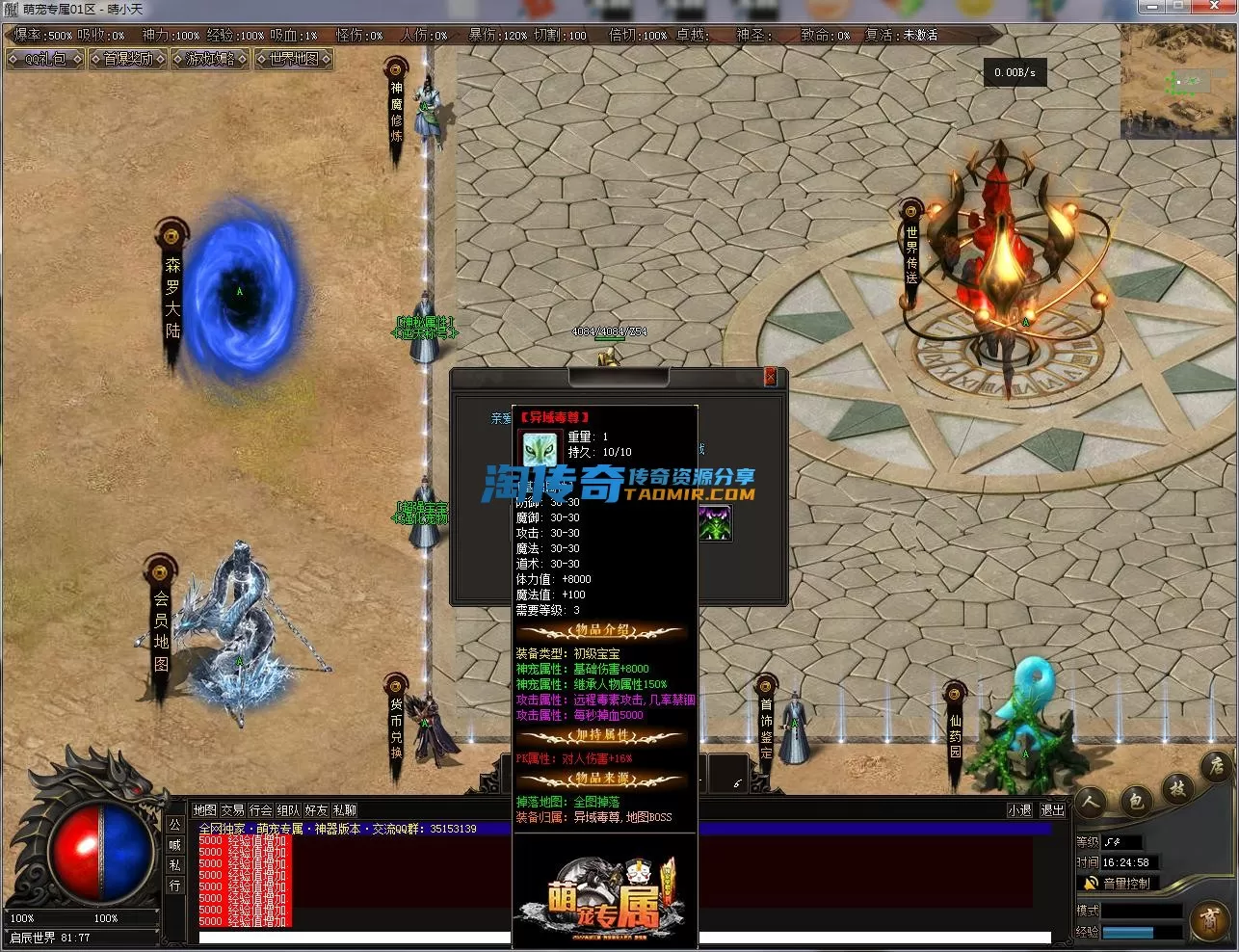Close the pet dialog with red X

tap(770, 378)
